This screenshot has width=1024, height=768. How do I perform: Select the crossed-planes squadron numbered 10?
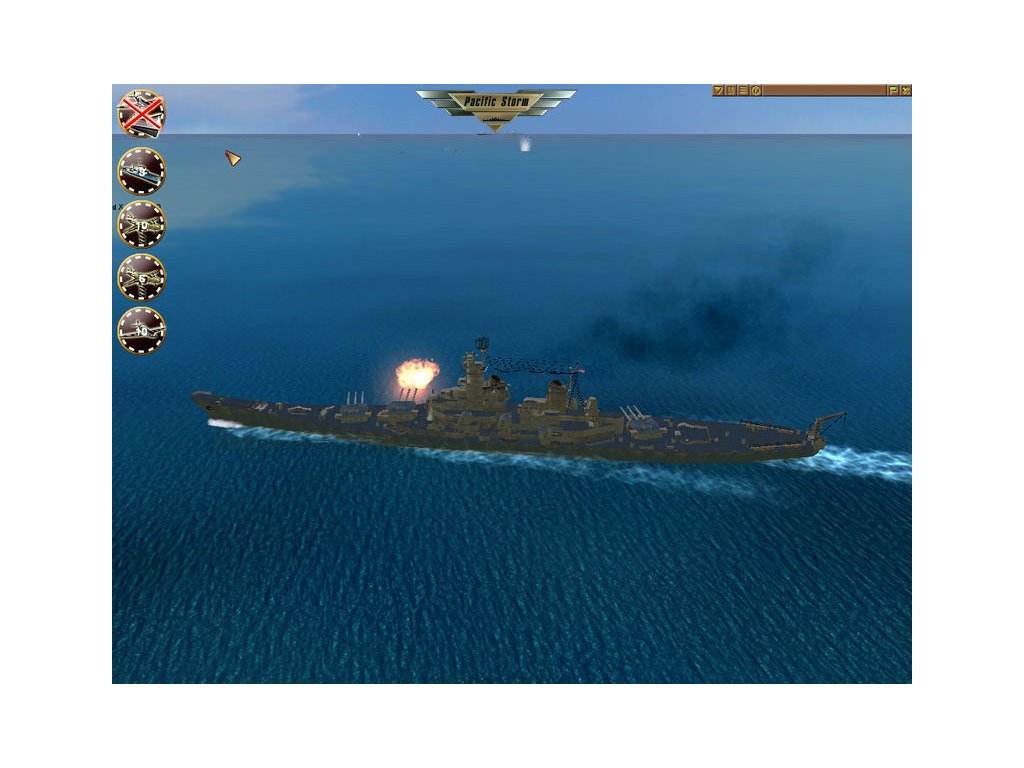(142, 224)
